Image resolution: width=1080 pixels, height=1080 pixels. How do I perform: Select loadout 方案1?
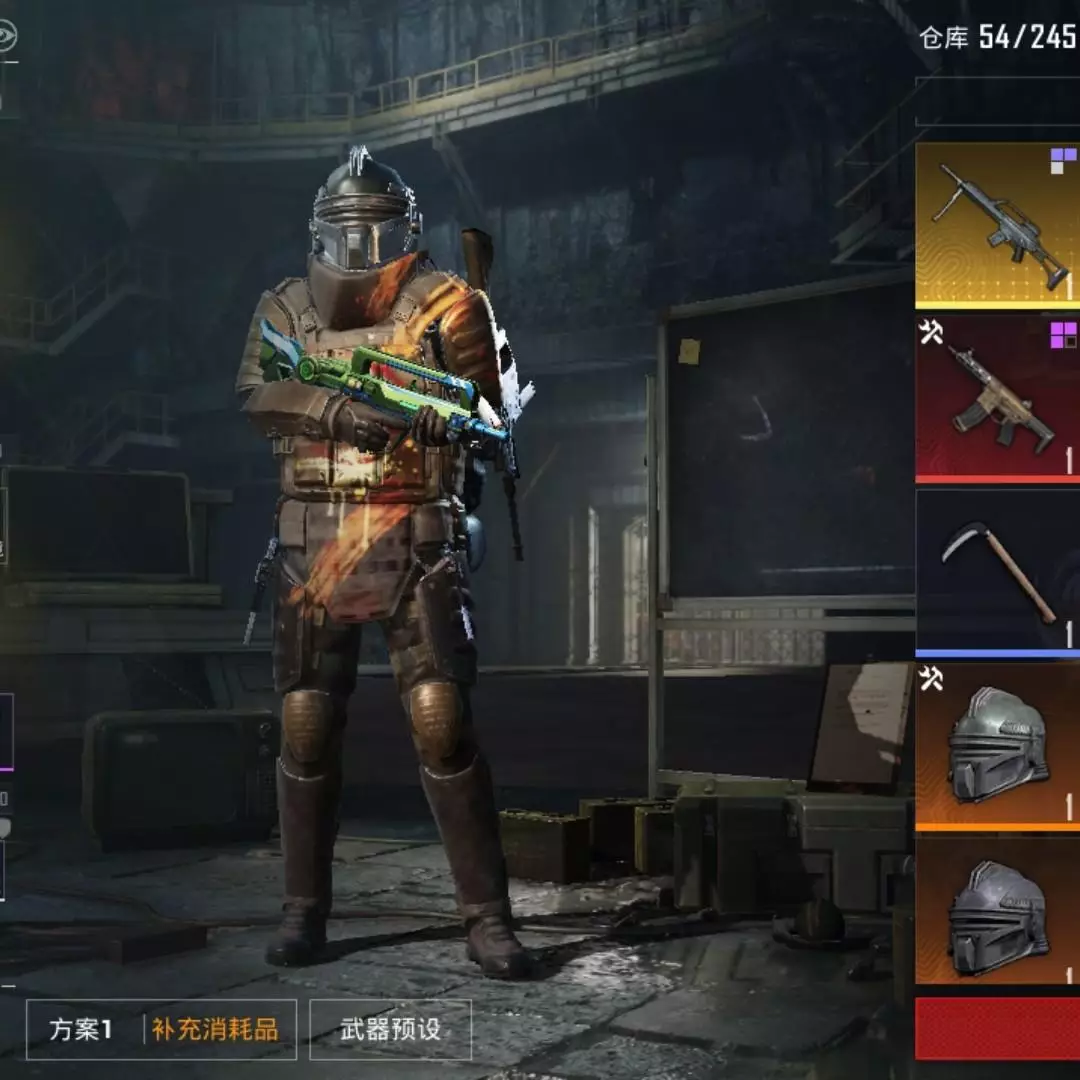(82, 1029)
